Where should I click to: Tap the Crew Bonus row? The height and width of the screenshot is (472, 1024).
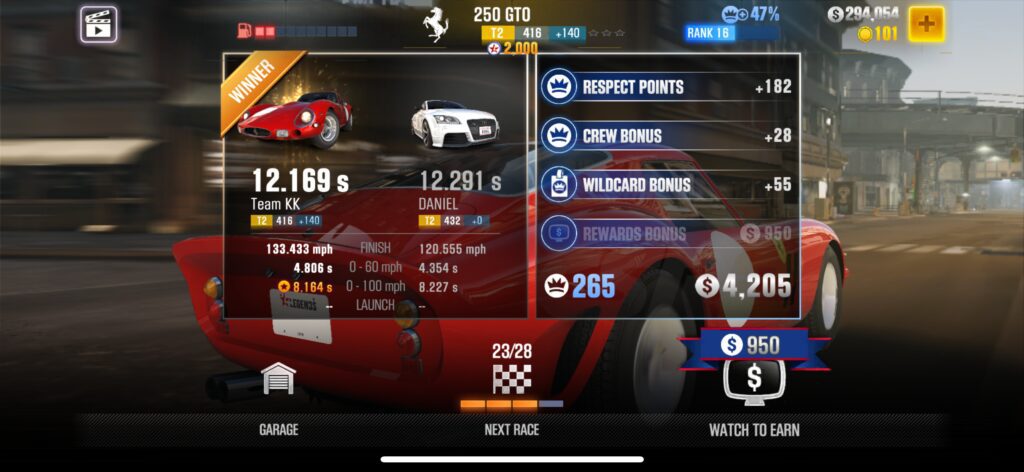point(668,135)
